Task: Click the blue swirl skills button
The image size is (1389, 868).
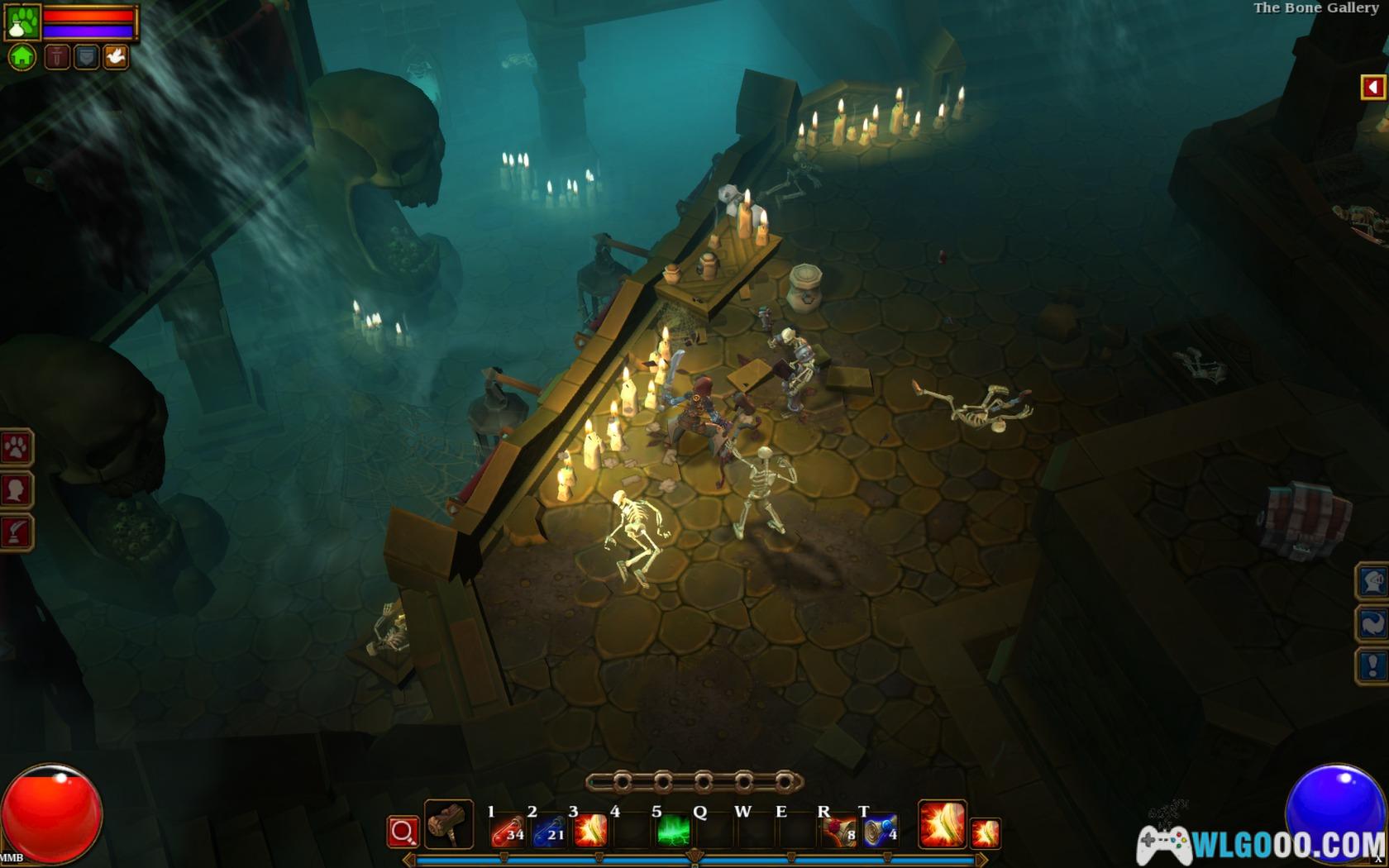Action: [1372, 623]
